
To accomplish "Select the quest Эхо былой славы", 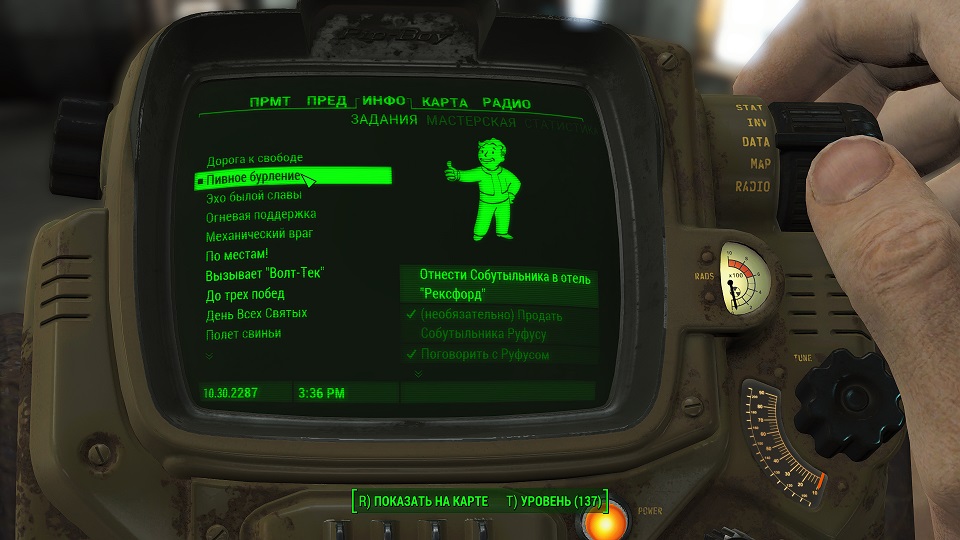I will (x=253, y=196).
